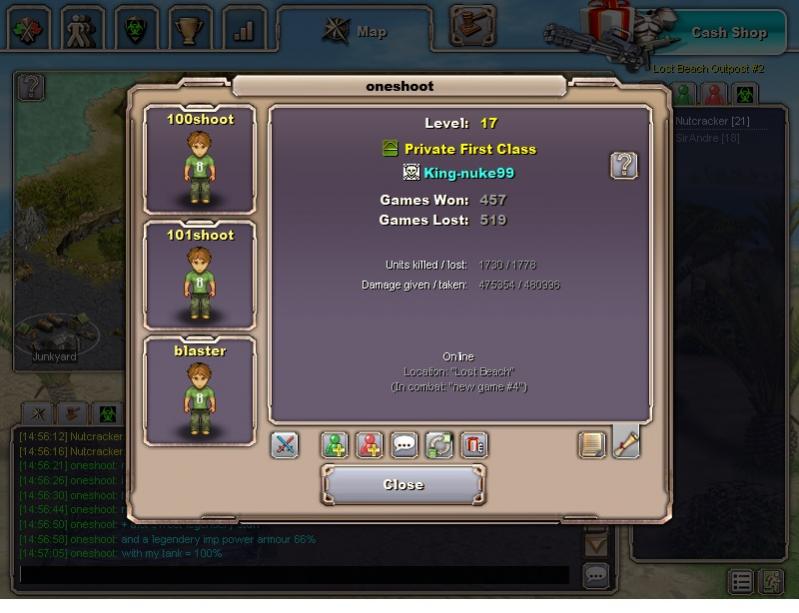799x613 pixels.
Task: Open the notes page tab in profile
Action: [593, 444]
